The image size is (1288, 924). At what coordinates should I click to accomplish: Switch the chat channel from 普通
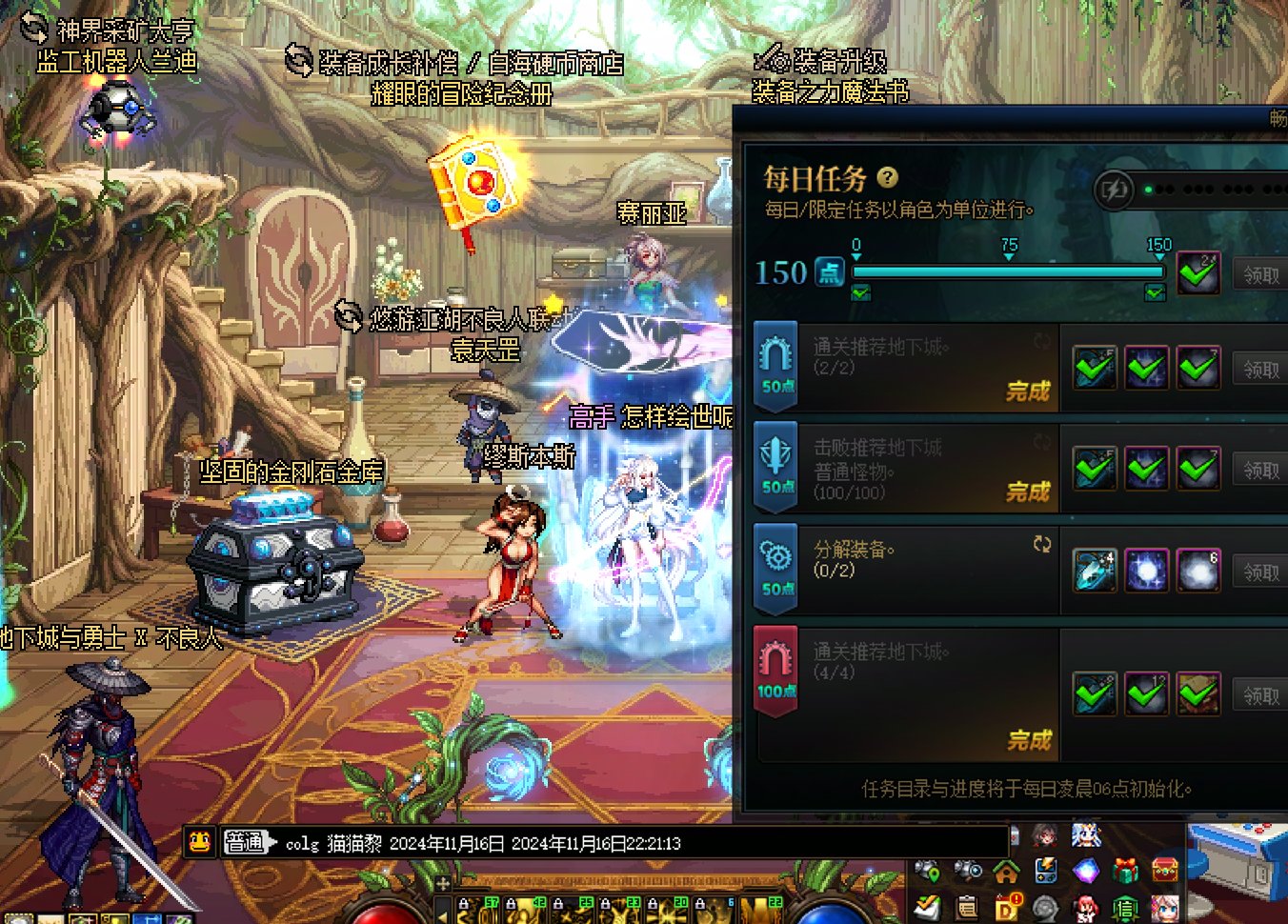(x=249, y=842)
